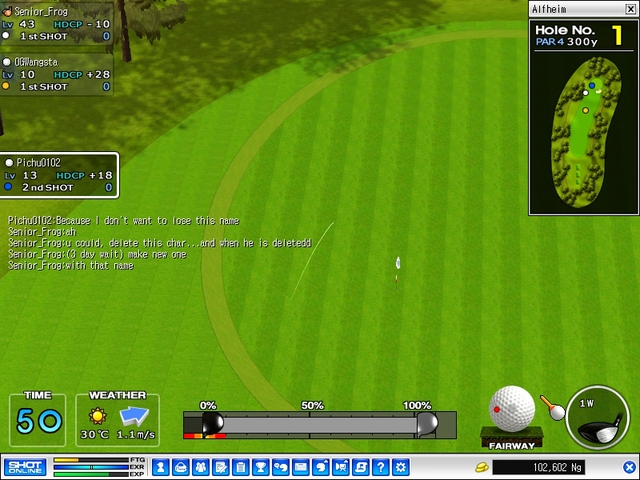Select player OGWangsta's score panel
640x480 pixels.
[56, 74]
